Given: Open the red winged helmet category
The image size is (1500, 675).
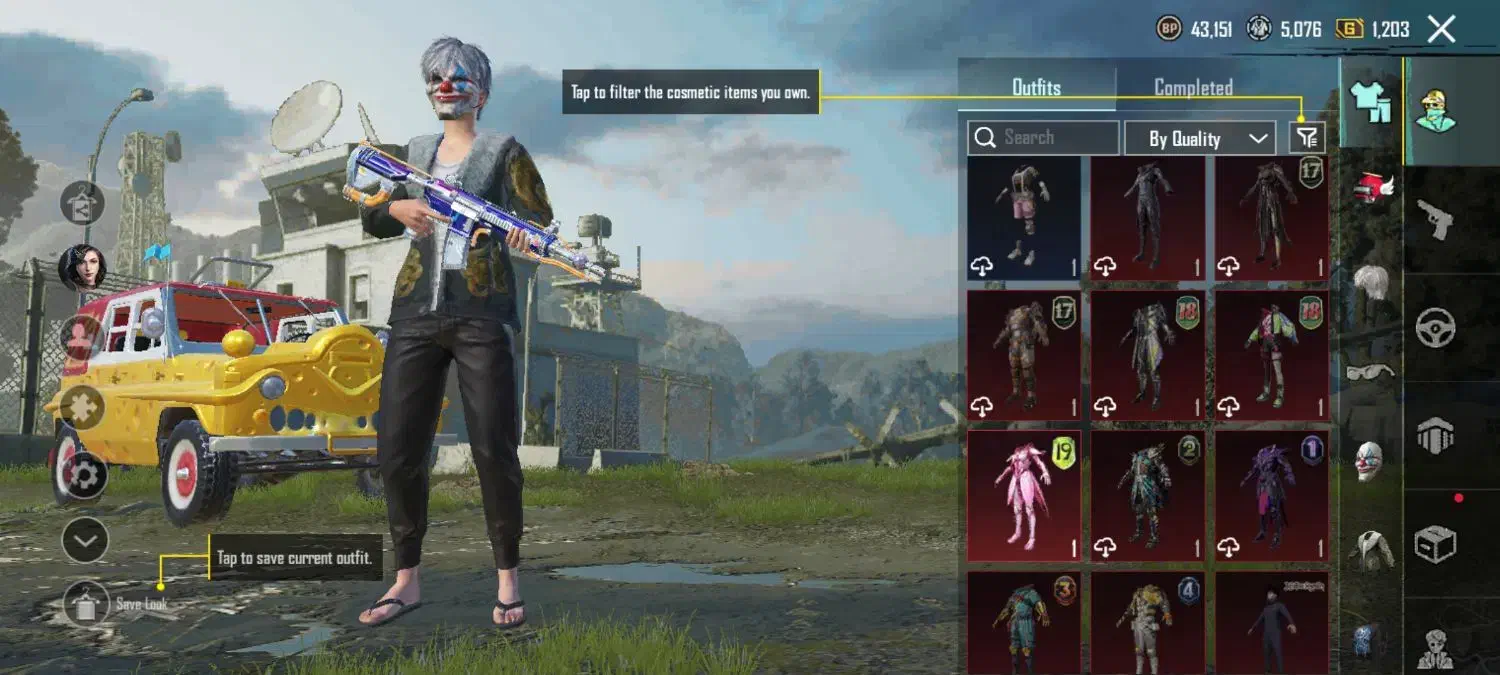Looking at the screenshot, I should click(1372, 187).
